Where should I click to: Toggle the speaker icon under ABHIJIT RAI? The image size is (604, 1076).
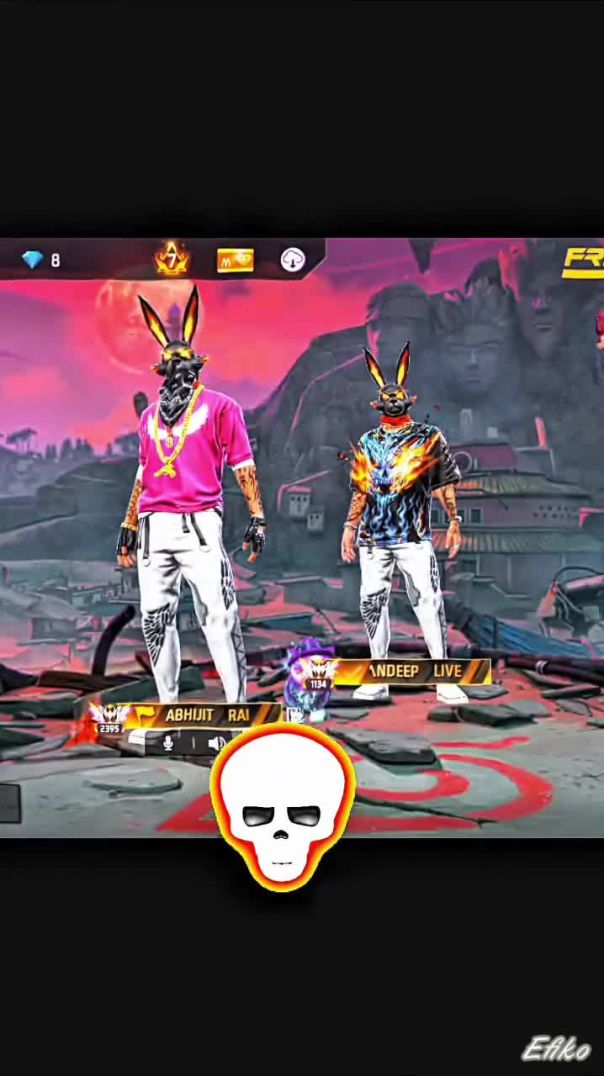(215, 743)
